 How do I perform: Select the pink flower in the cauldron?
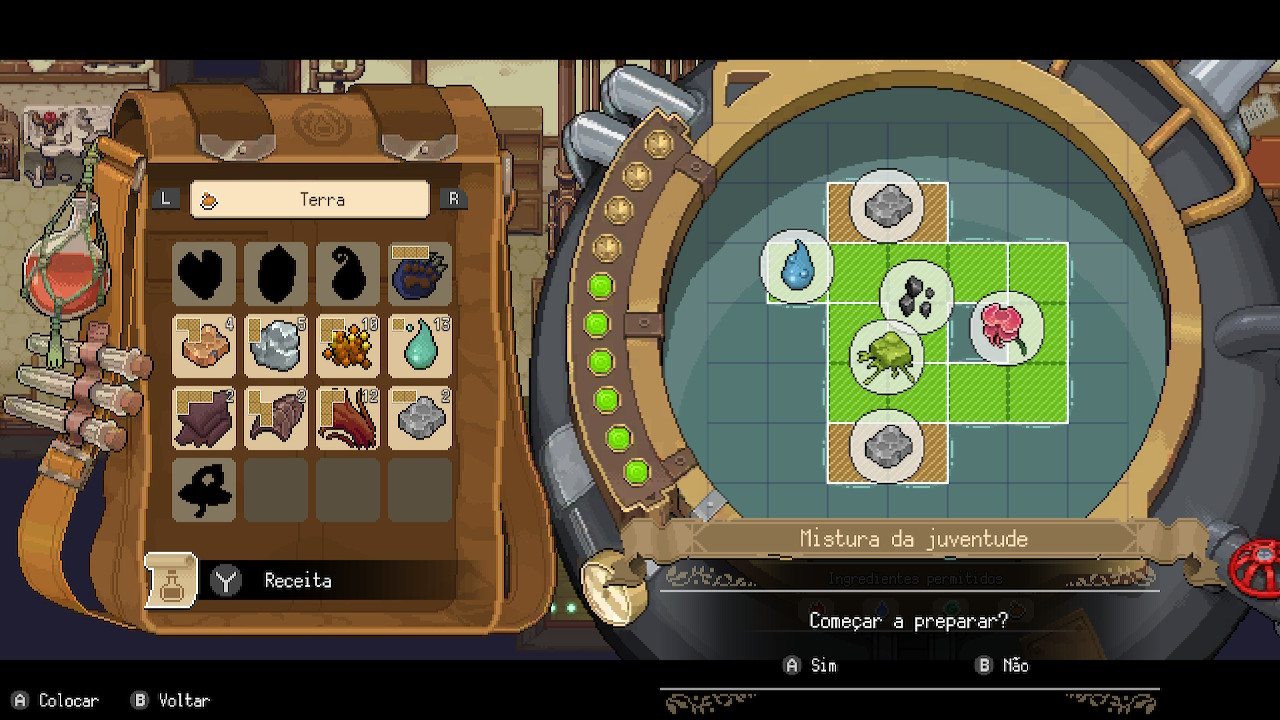click(1006, 327)
